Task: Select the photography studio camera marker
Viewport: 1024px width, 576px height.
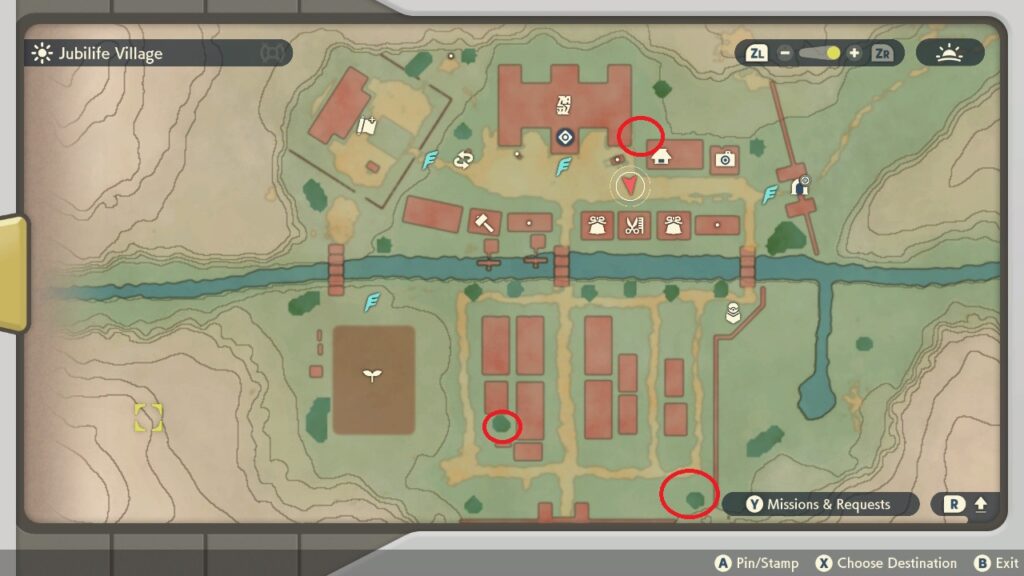Action: pos(725,158)
